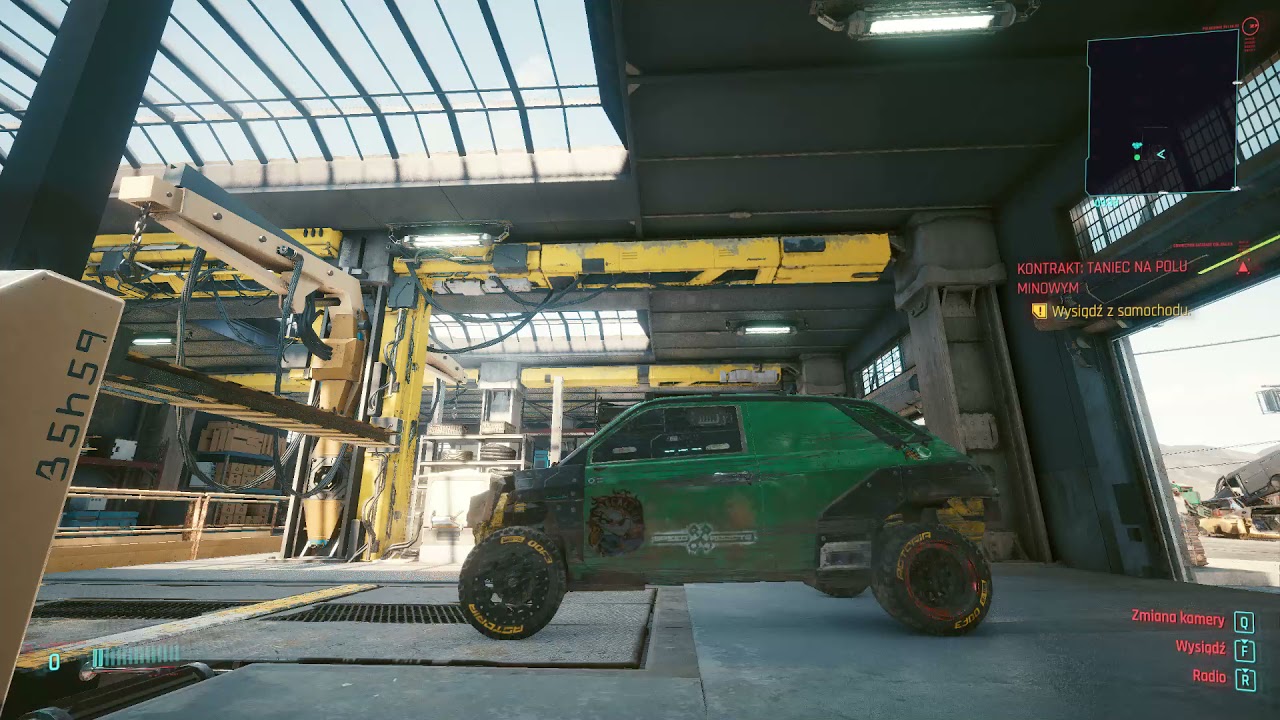Click the red warning triangle near quest title

1243,269
